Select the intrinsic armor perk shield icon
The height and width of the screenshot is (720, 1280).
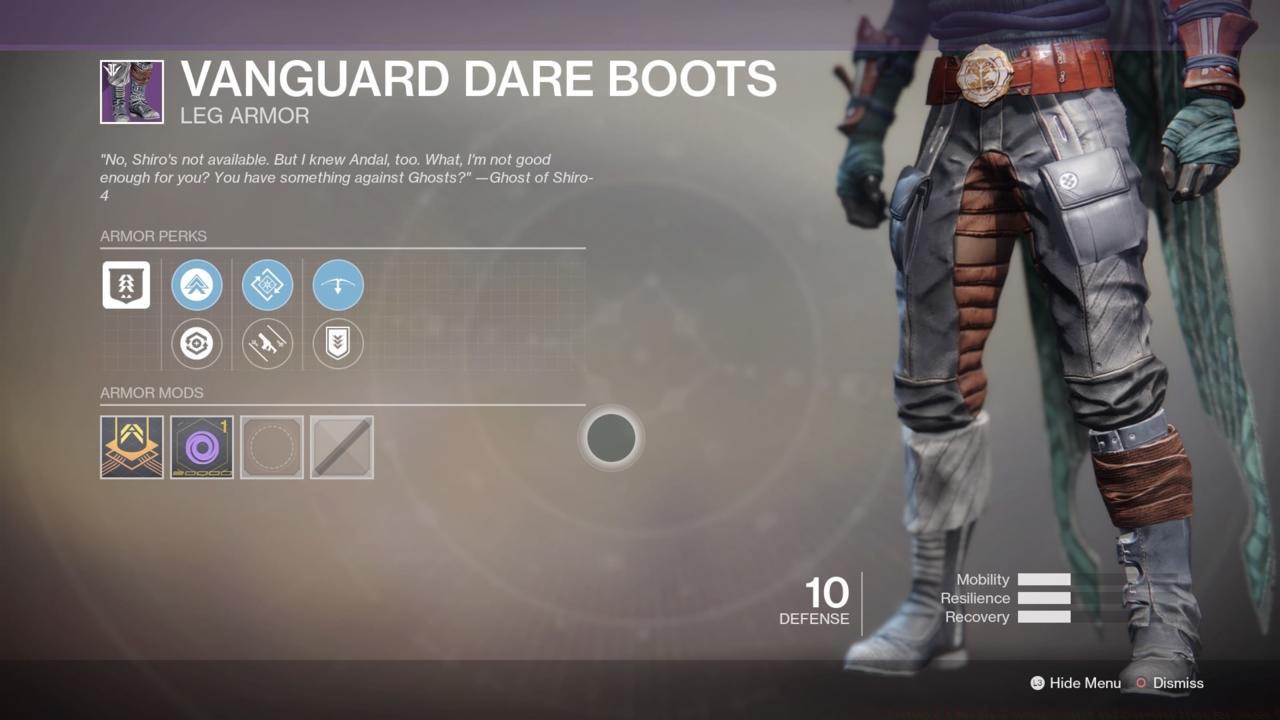coord(126,284)
